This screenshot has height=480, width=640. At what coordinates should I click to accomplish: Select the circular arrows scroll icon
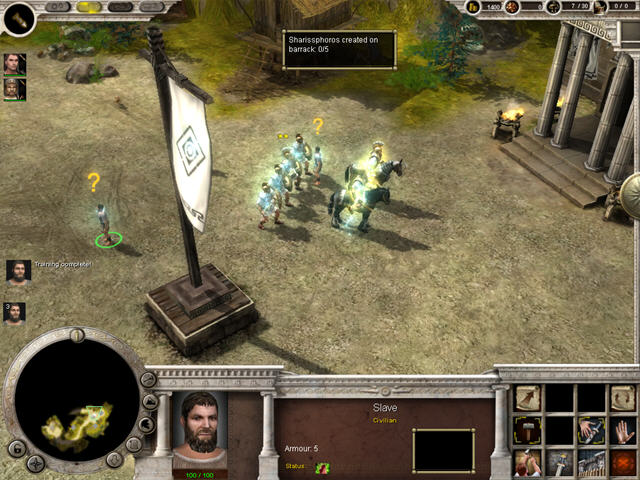coord(624,398)
